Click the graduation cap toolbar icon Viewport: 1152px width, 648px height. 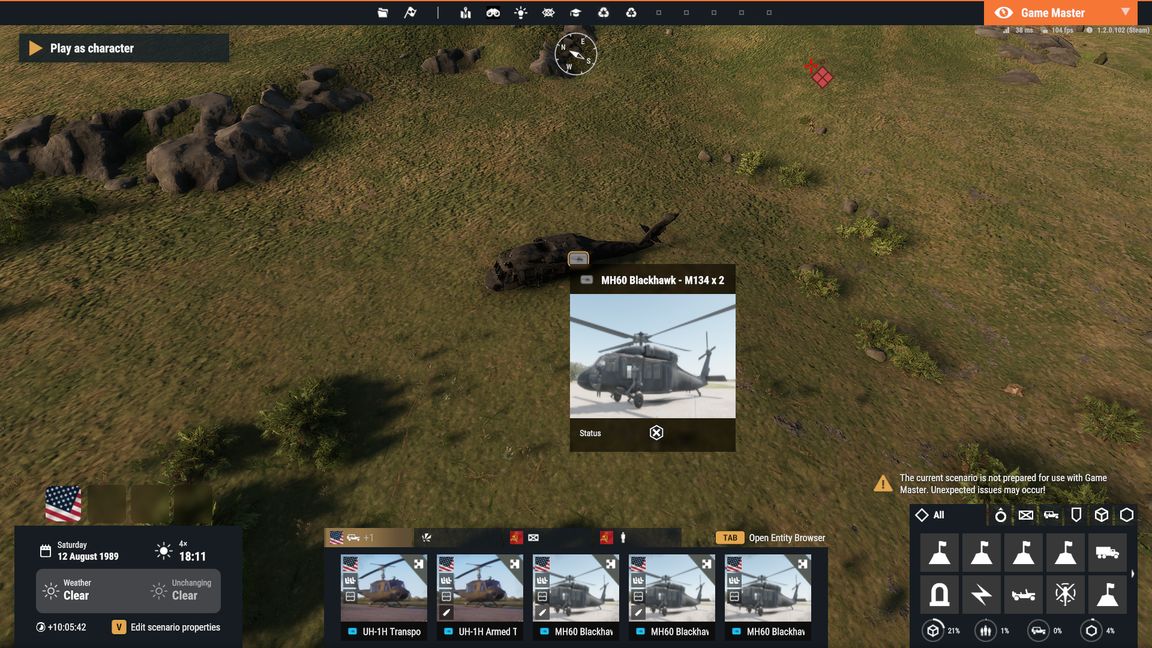(x=576, y=13)
